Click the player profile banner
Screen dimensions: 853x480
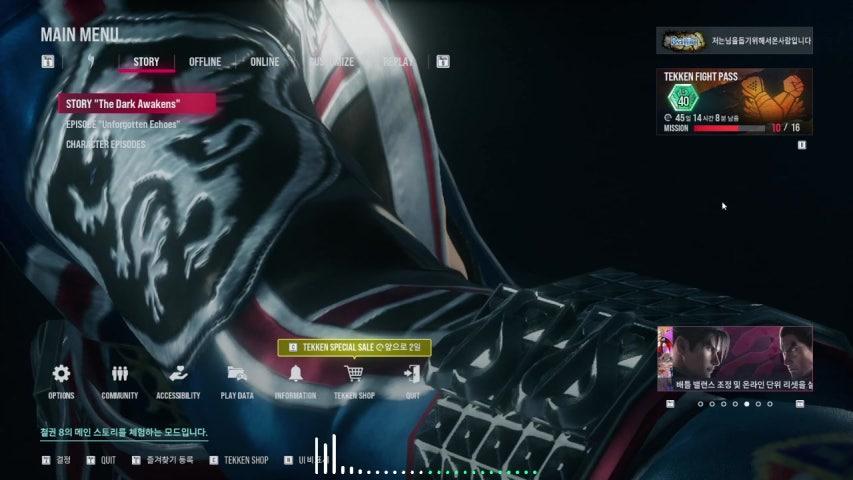pyautogui.click(x=735, y=41)
